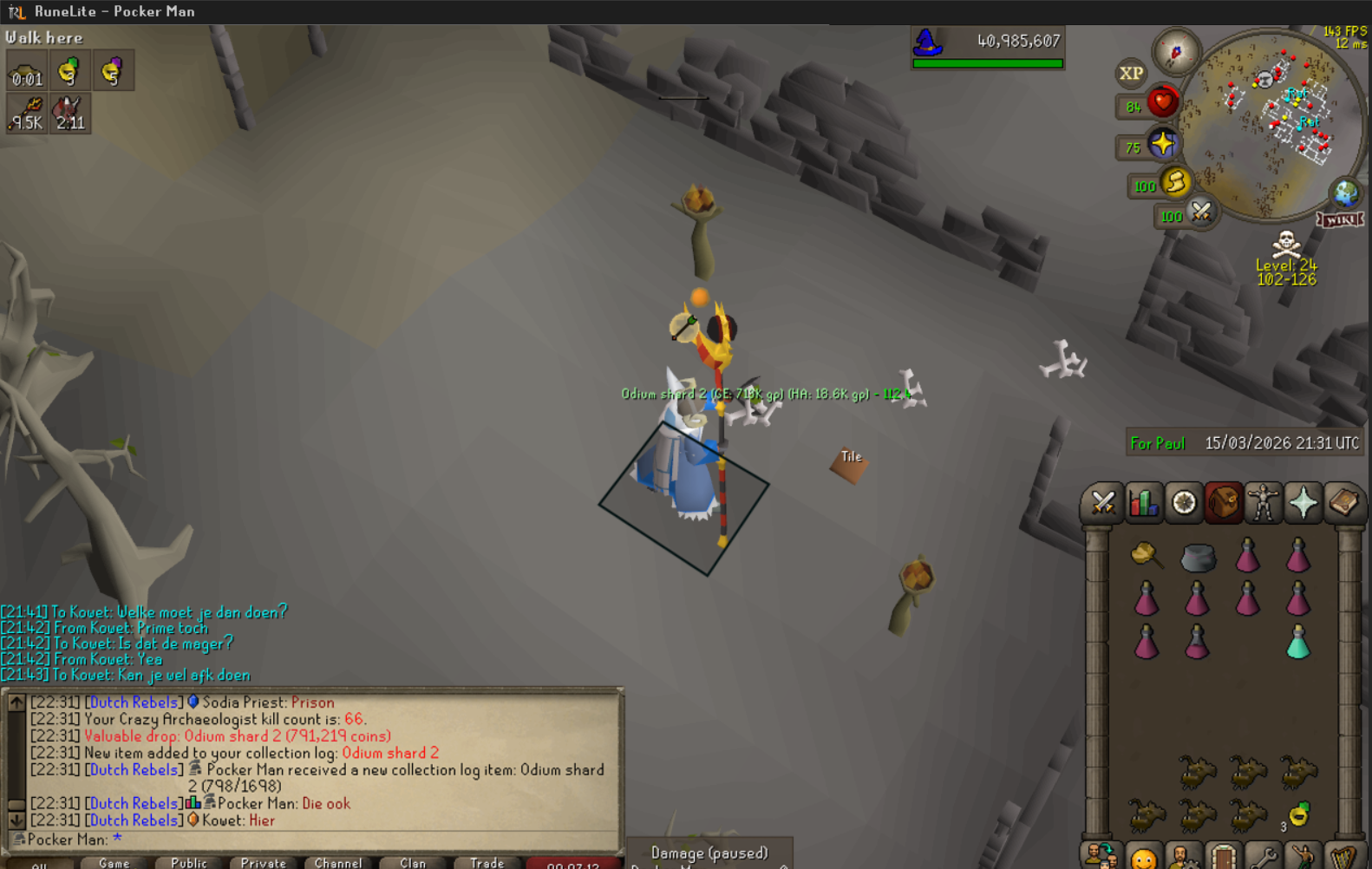Select the Trade chat filter tab
This screenshot has width=1372, height=869.
click(x=487, y=862)
